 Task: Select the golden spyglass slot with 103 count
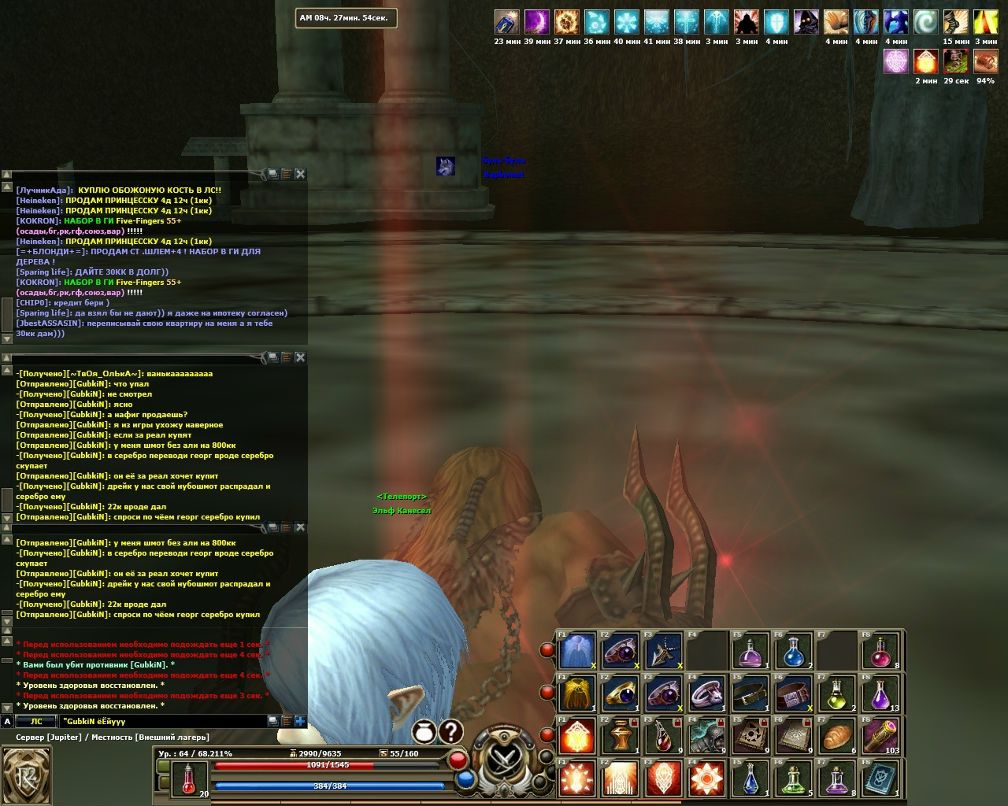(880, 735)
